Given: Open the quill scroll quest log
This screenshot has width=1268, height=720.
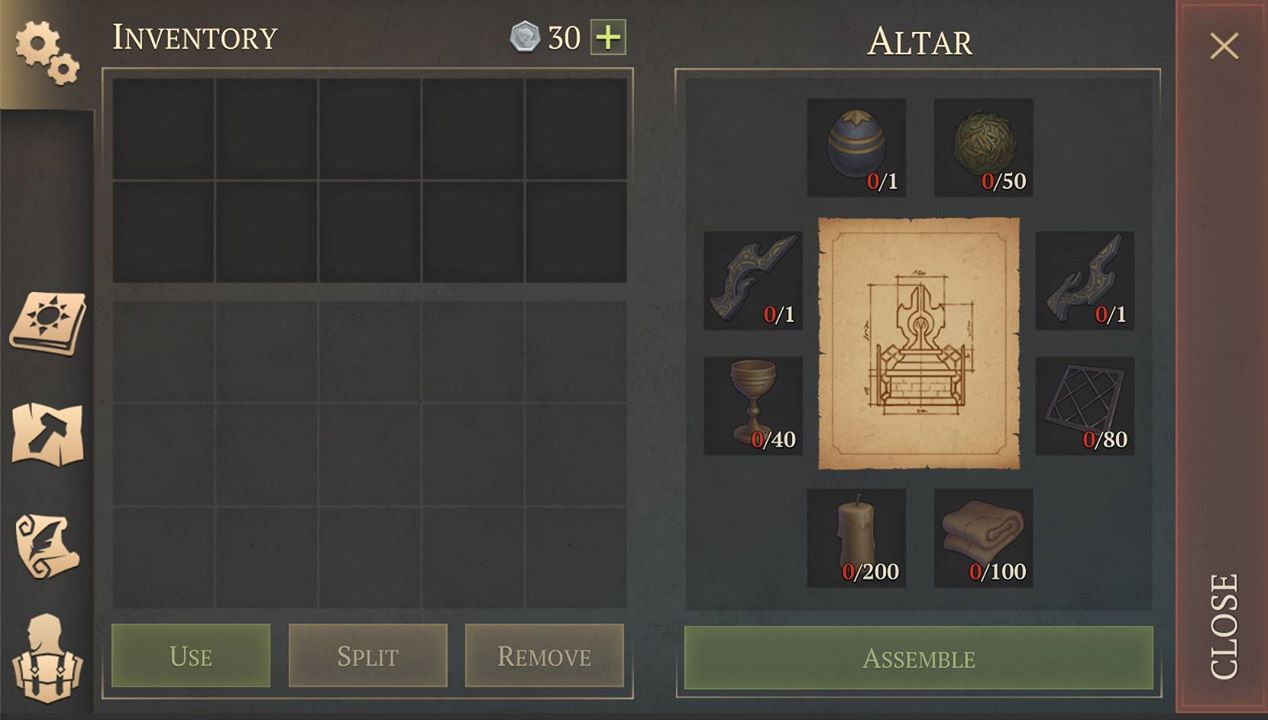Looking at the screenshot, I should (x=47, y=545).
